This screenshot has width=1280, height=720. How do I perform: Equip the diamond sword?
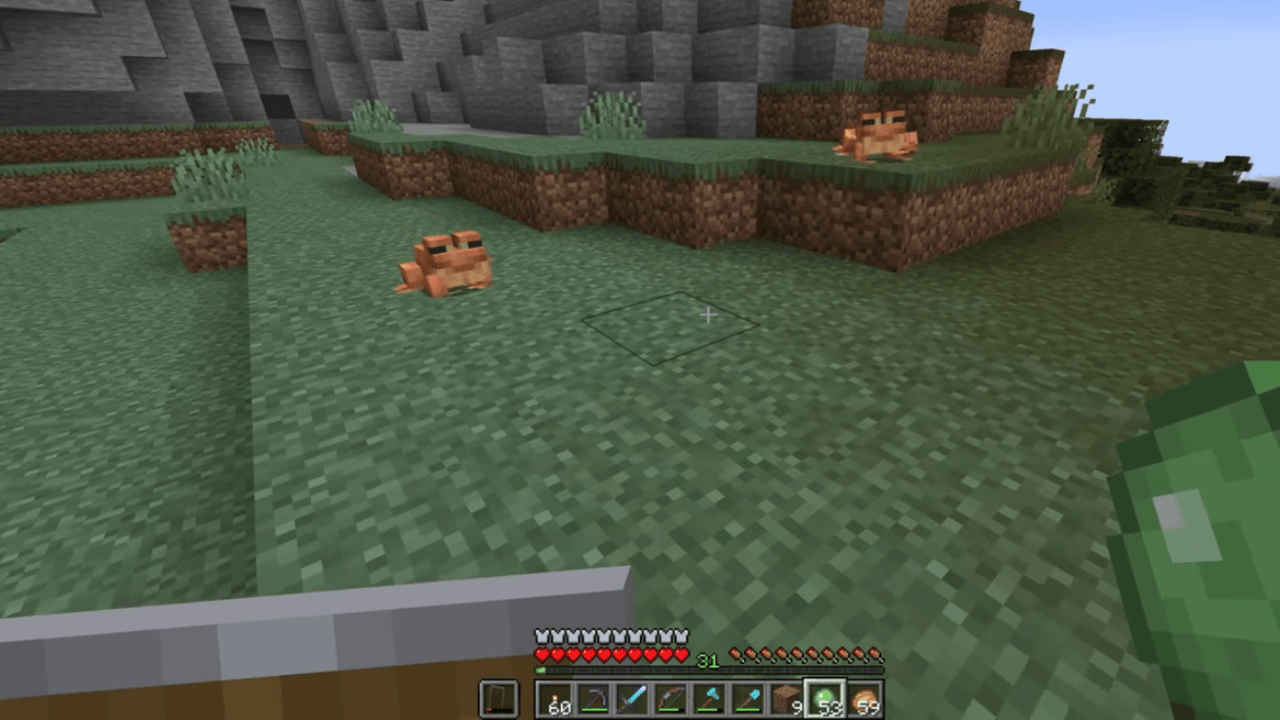tap(632, 698)
